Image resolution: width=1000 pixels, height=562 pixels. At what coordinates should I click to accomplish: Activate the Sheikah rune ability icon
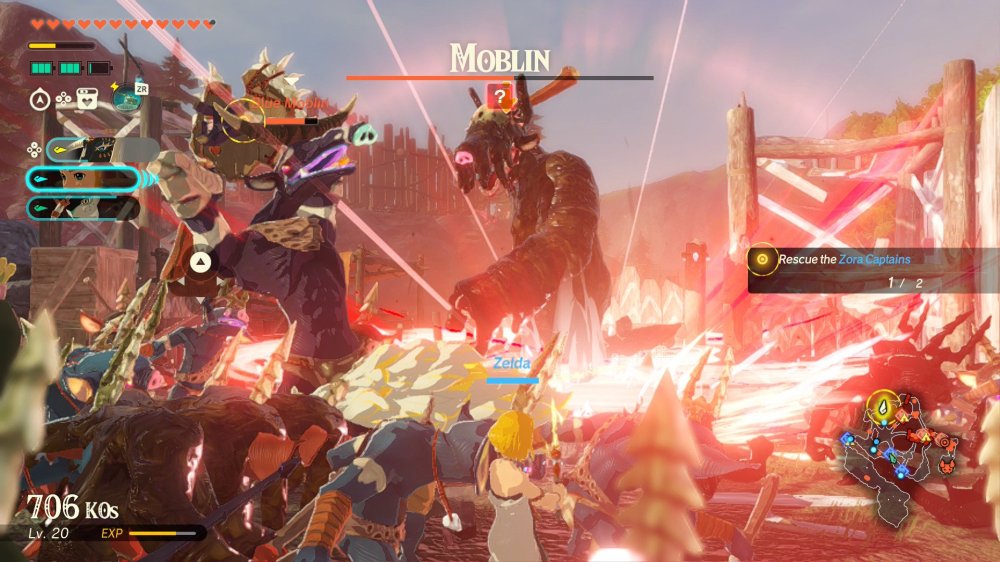126,97
